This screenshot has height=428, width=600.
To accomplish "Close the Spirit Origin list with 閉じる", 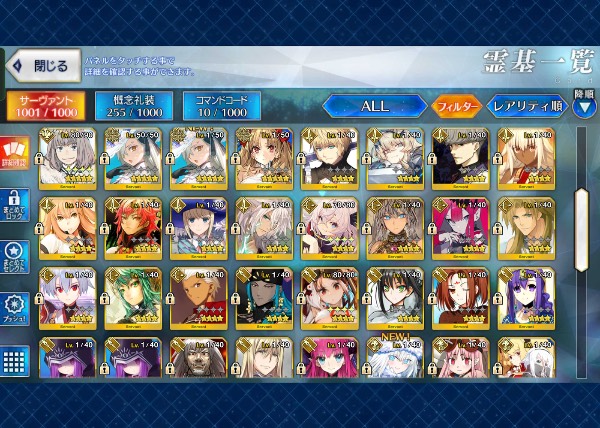I will click(x=41, y=67).
